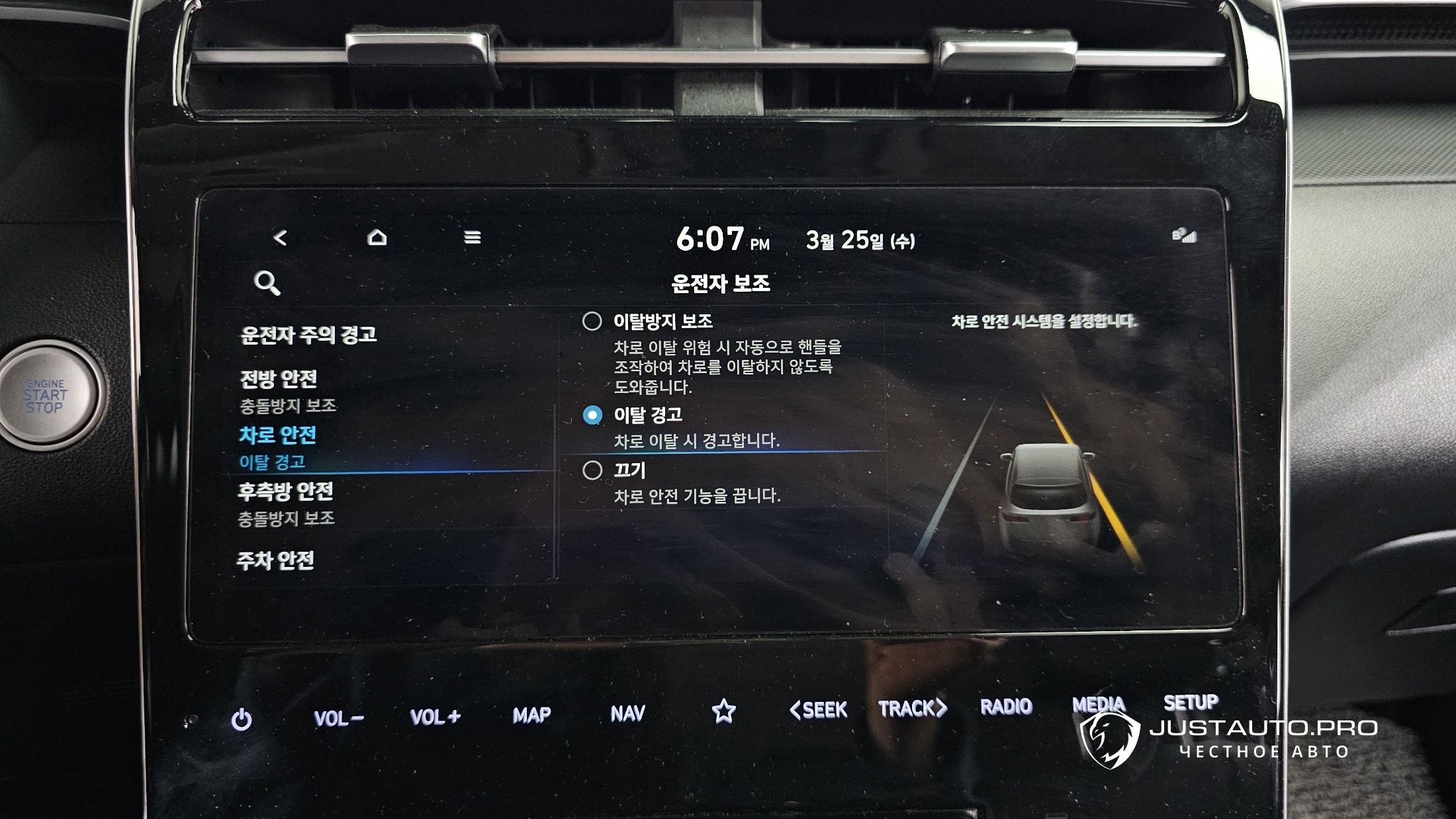Open the hamburger menu icon
1456x819 pixels.
(472, 237)
